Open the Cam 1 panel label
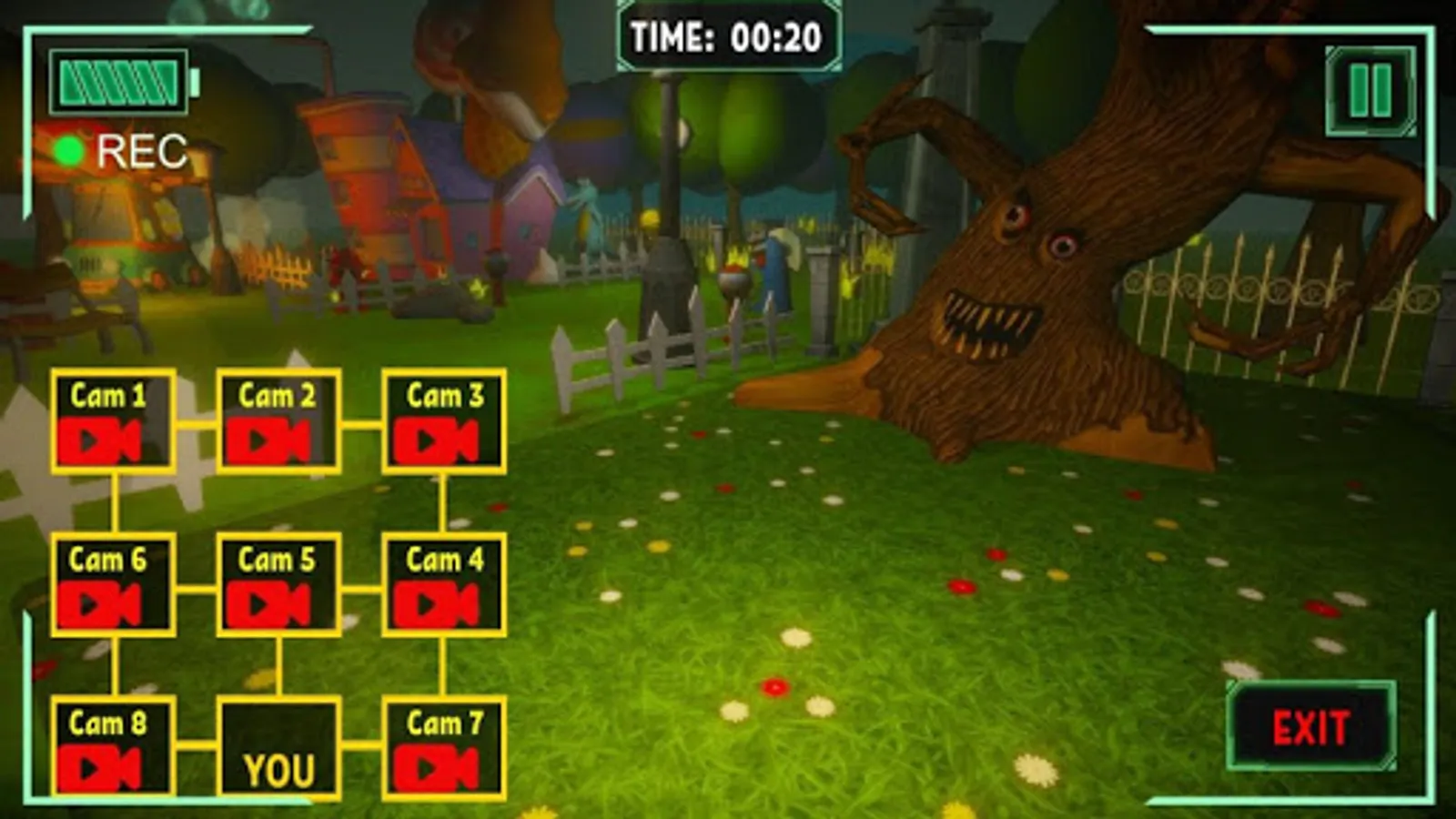 point(109,393)
